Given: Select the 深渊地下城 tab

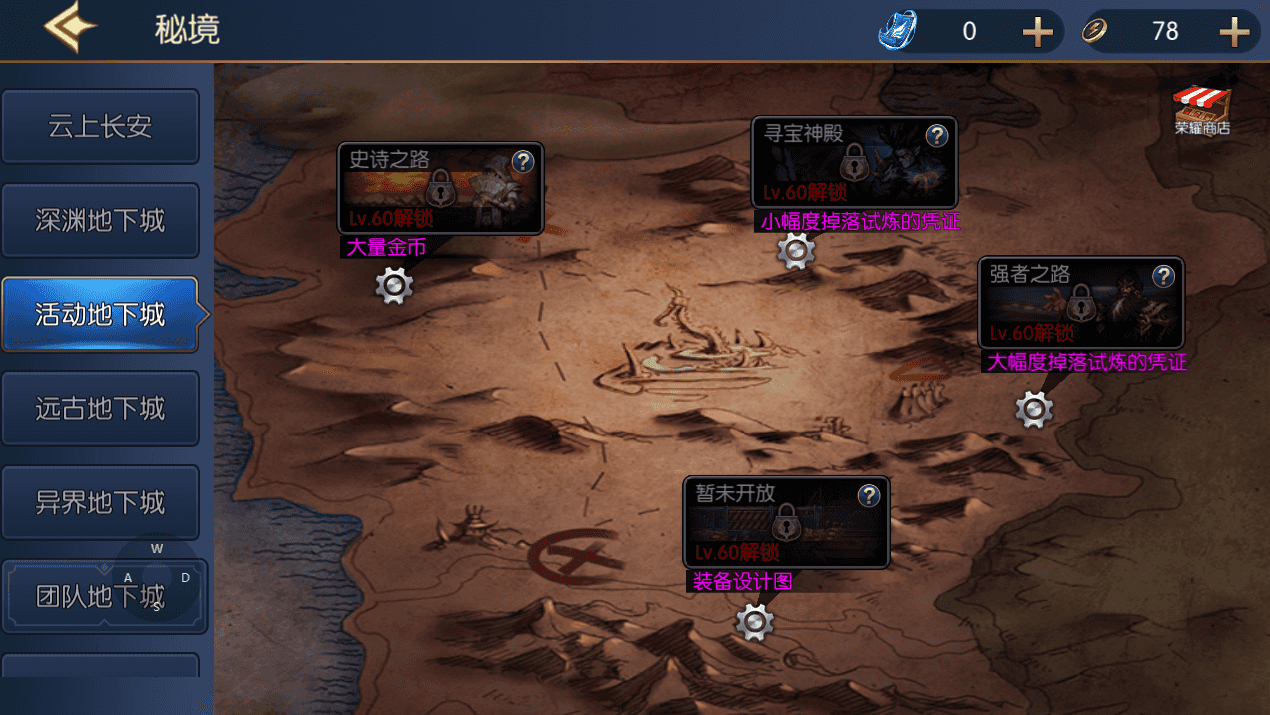Looking at the screenshot, I should coord(100,221).
